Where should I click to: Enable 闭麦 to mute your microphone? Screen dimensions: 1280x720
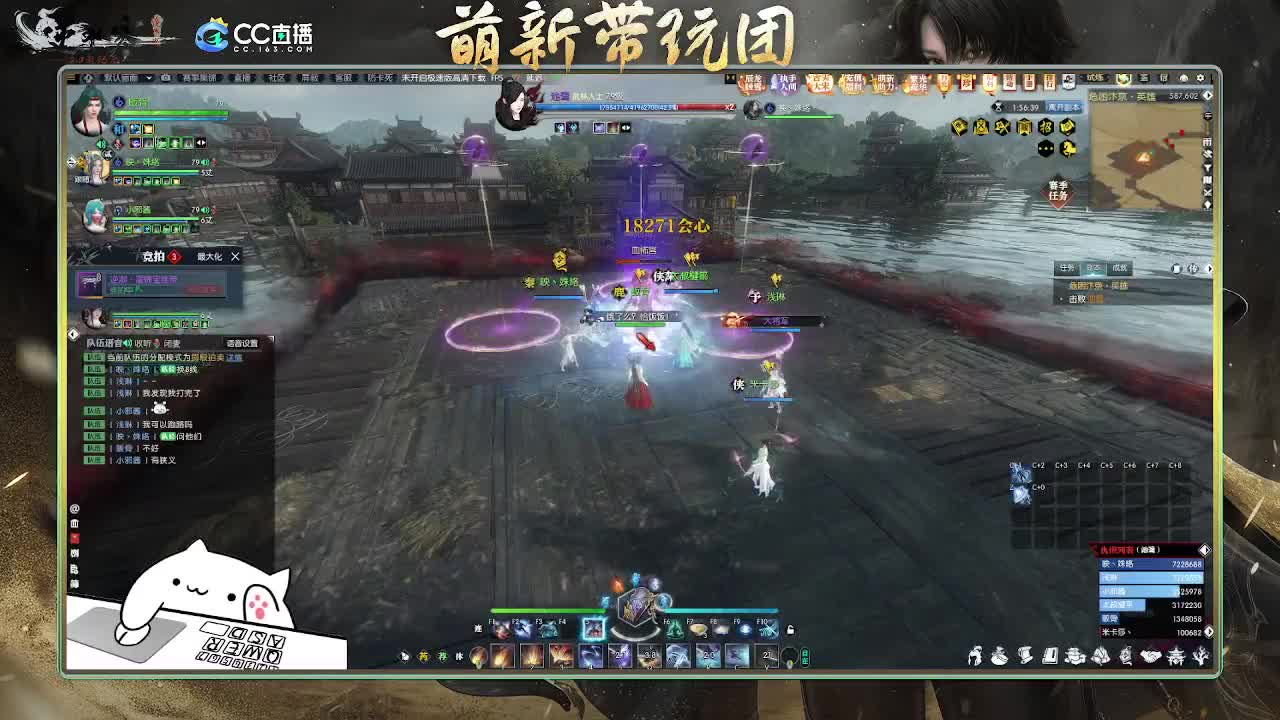tap(173, 342)
